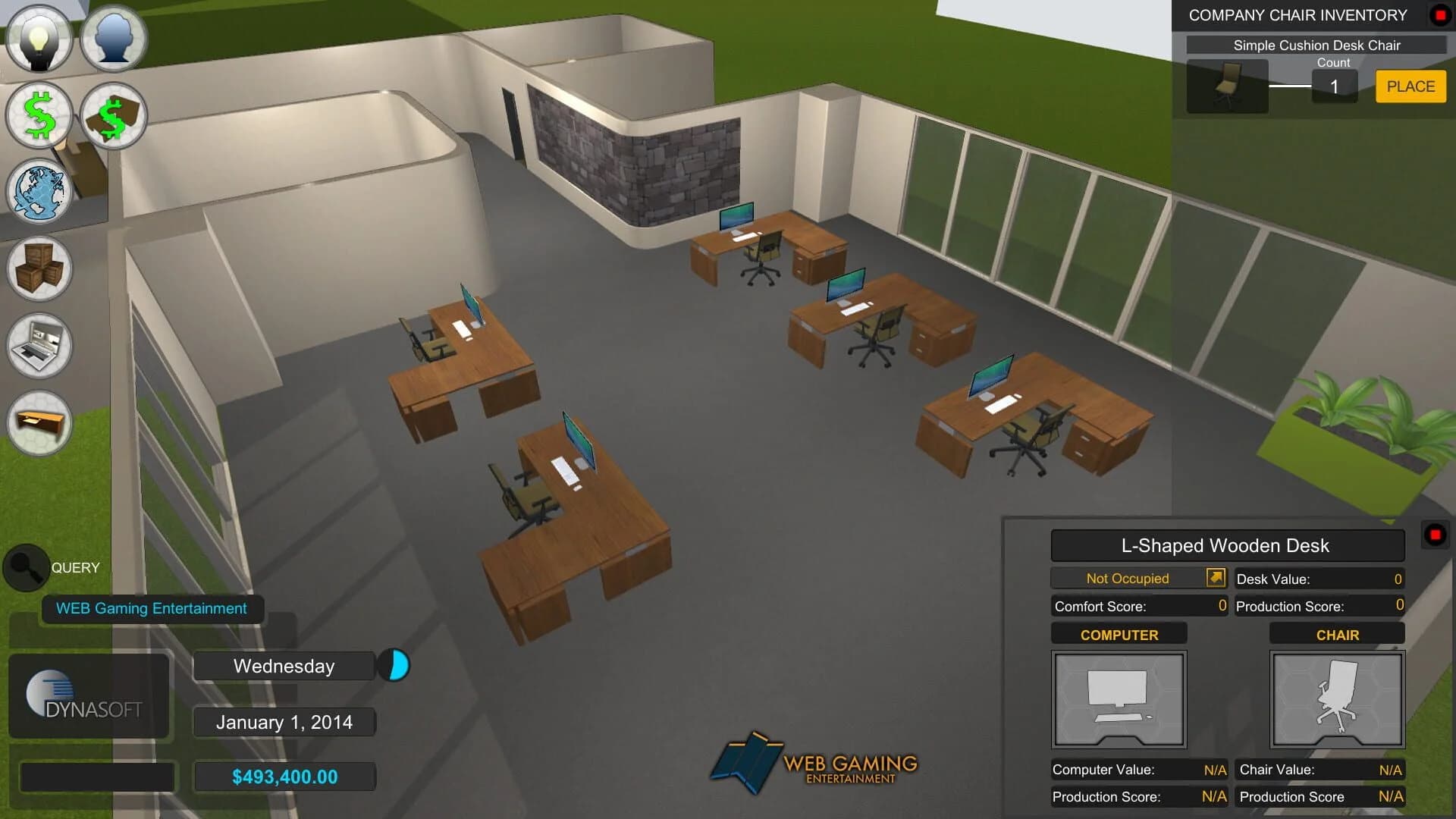Select the sell furniture dollar icon
This screenshot has height=819, width=1456.
[x=113, y=115]
